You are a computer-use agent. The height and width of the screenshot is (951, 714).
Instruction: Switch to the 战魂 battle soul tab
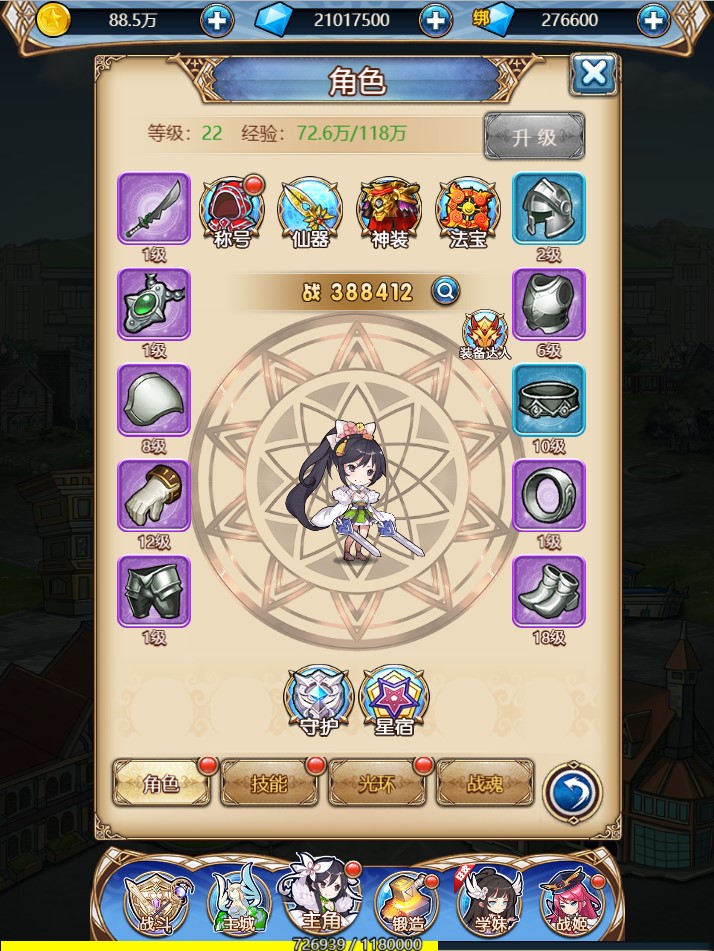coord(485,783)
